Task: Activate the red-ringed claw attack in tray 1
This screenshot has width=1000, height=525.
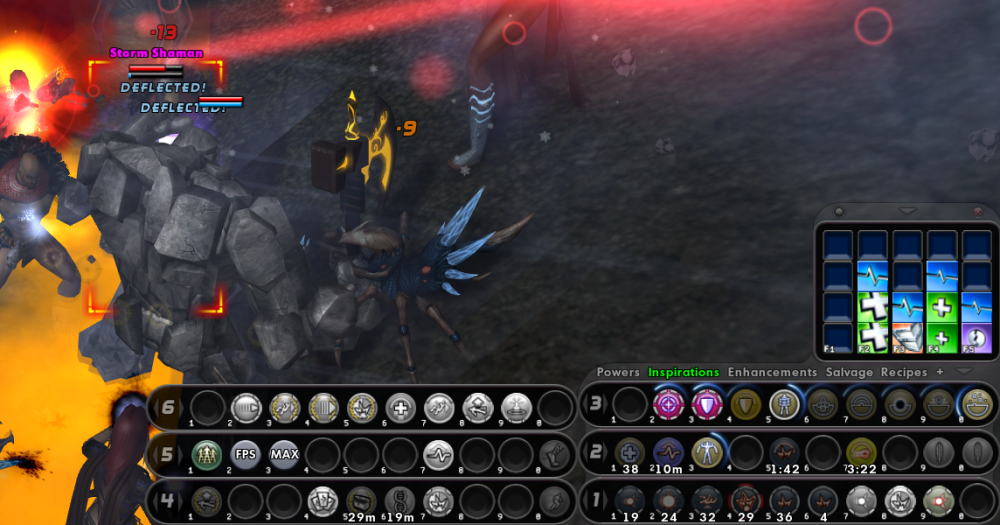Action: click(x=745, y=498)
